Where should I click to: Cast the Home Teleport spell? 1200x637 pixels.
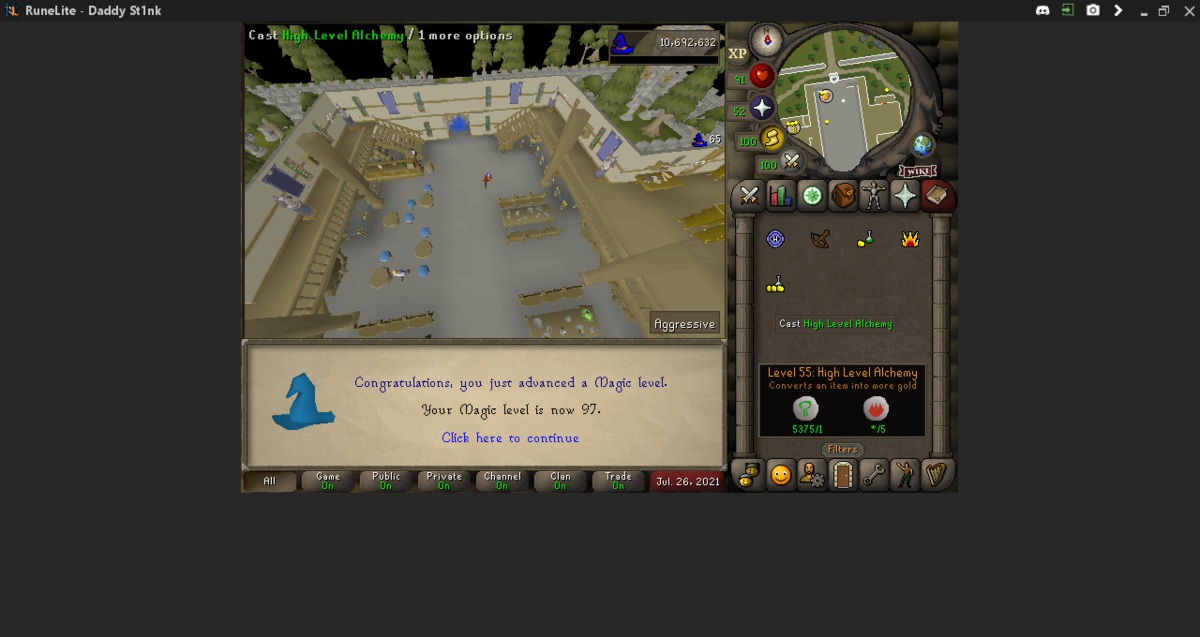(x=775, y=239)
